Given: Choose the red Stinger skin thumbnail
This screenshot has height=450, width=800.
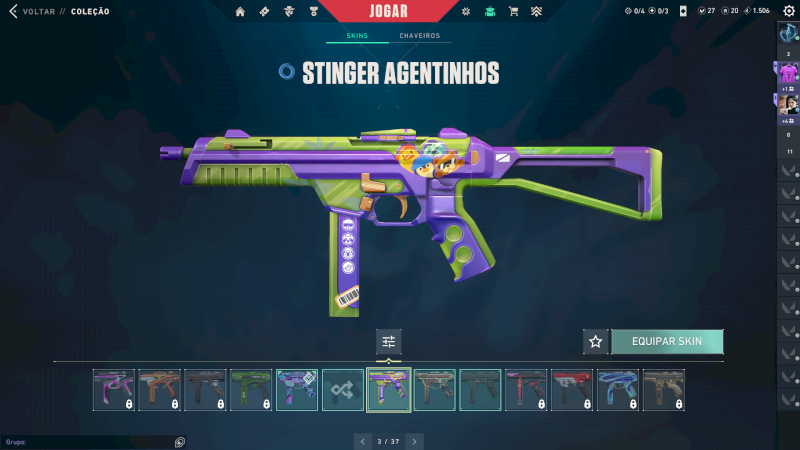Looking at the screenshot, I should coord(572,390).
